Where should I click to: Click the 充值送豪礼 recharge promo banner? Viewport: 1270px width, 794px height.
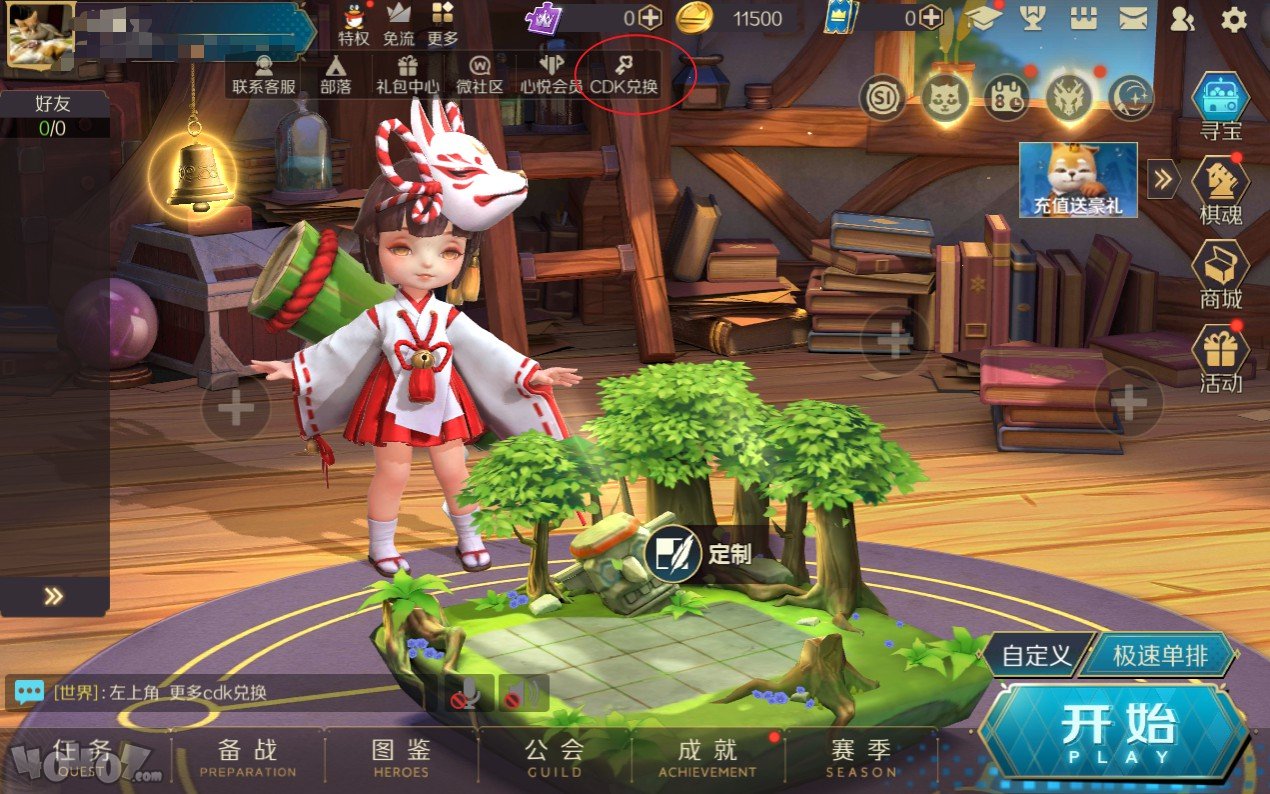point(1078,180)
